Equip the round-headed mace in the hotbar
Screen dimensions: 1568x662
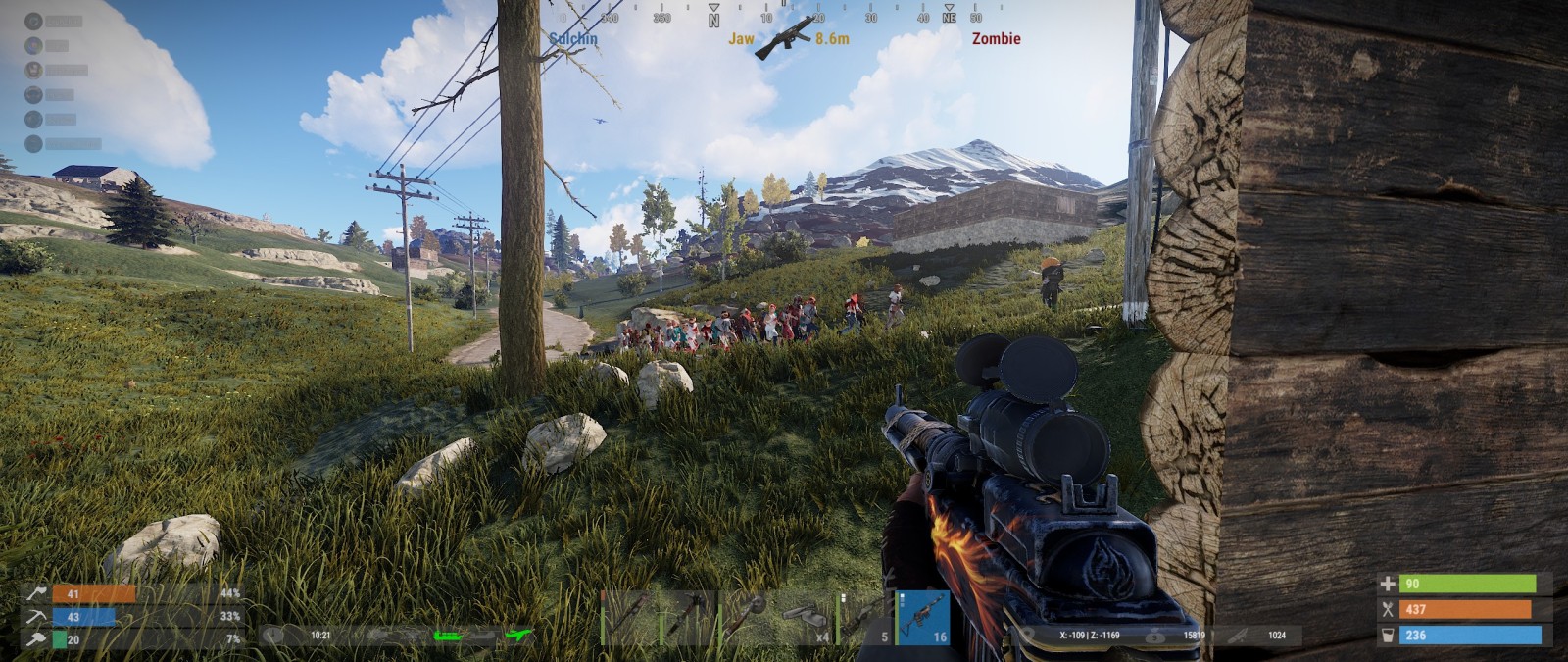pos(748,618)
